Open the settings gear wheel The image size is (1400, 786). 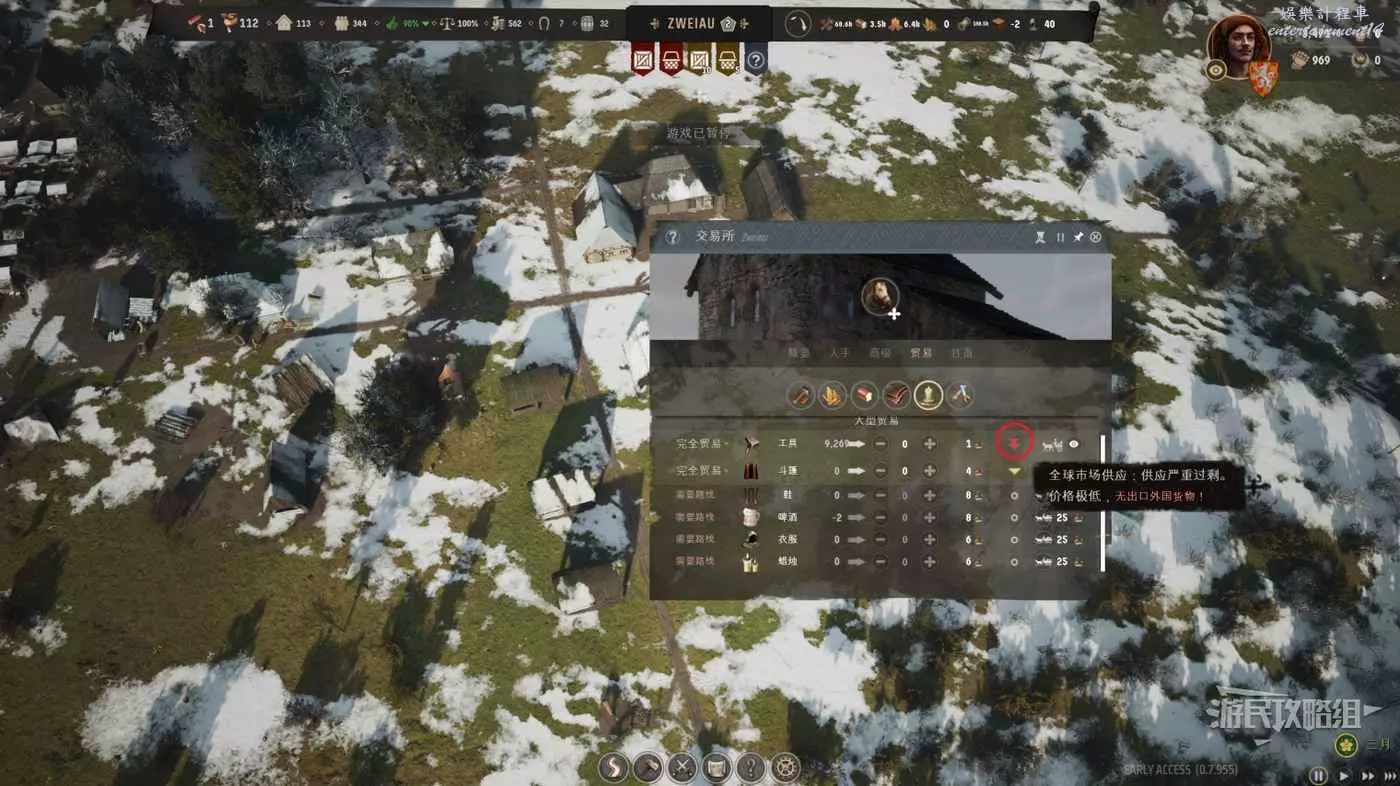point(786,768)
